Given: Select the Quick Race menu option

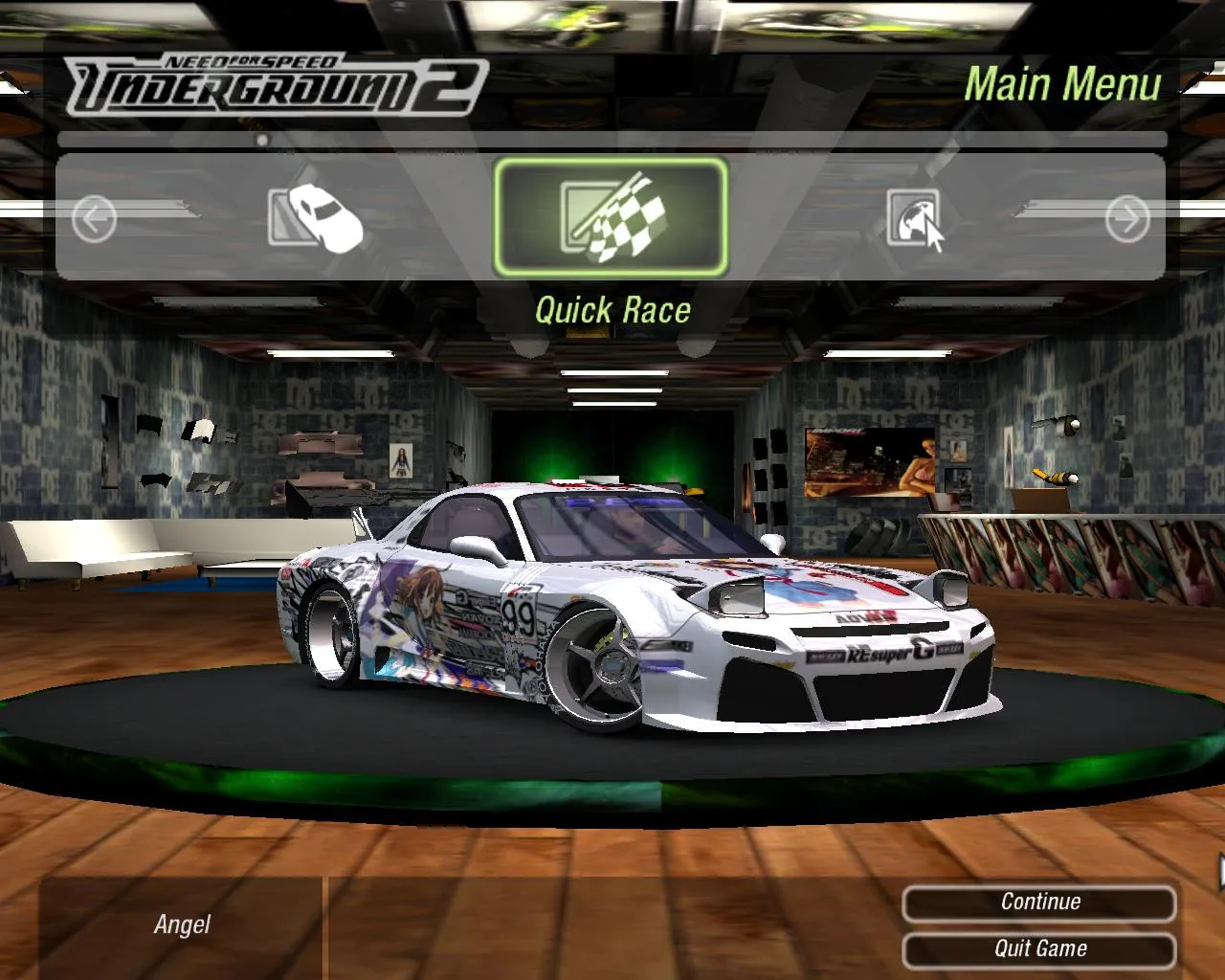Looking at the screenshot, I should [611, 217].
